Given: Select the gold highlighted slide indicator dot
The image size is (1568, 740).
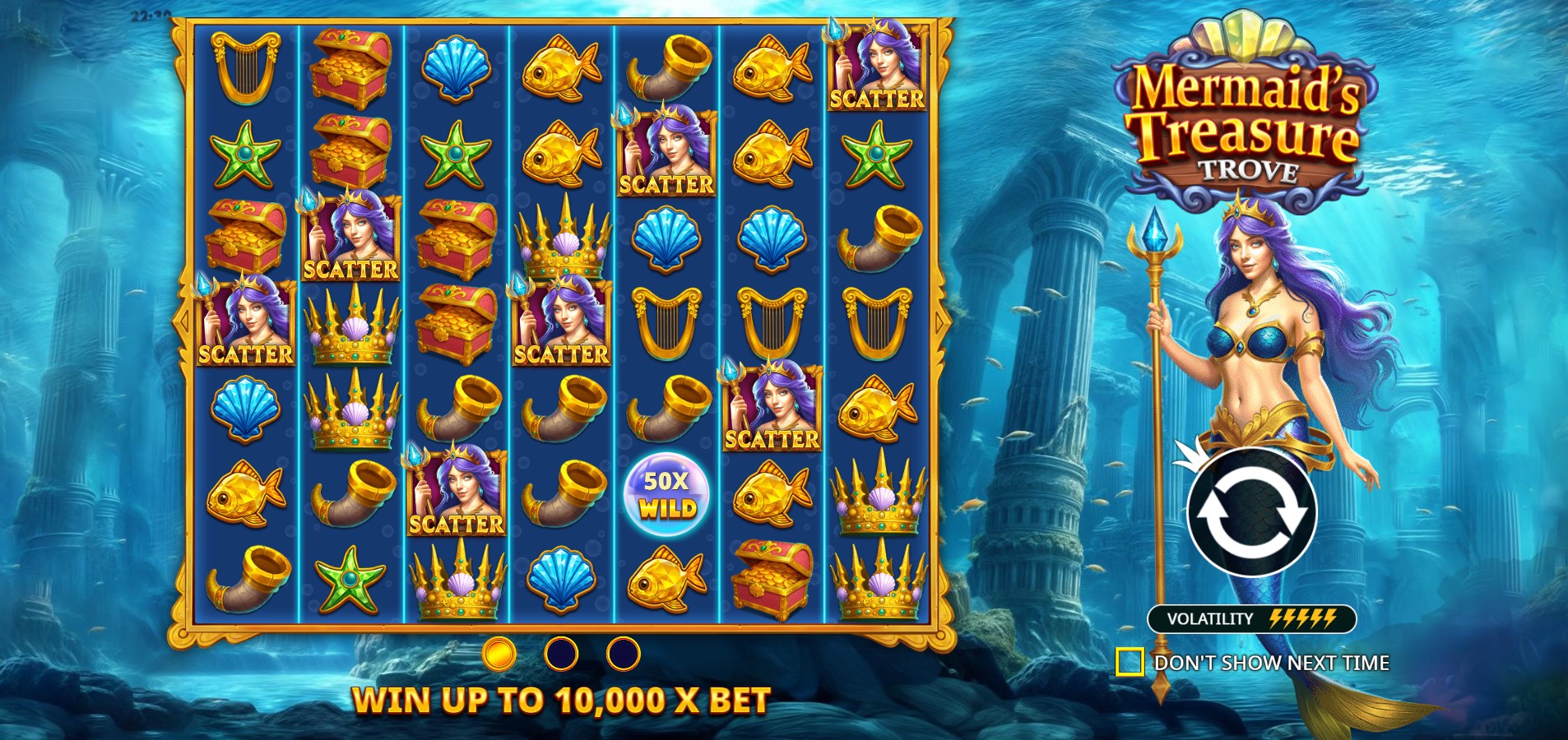Looking at the screenshot, I should [499, 654].
